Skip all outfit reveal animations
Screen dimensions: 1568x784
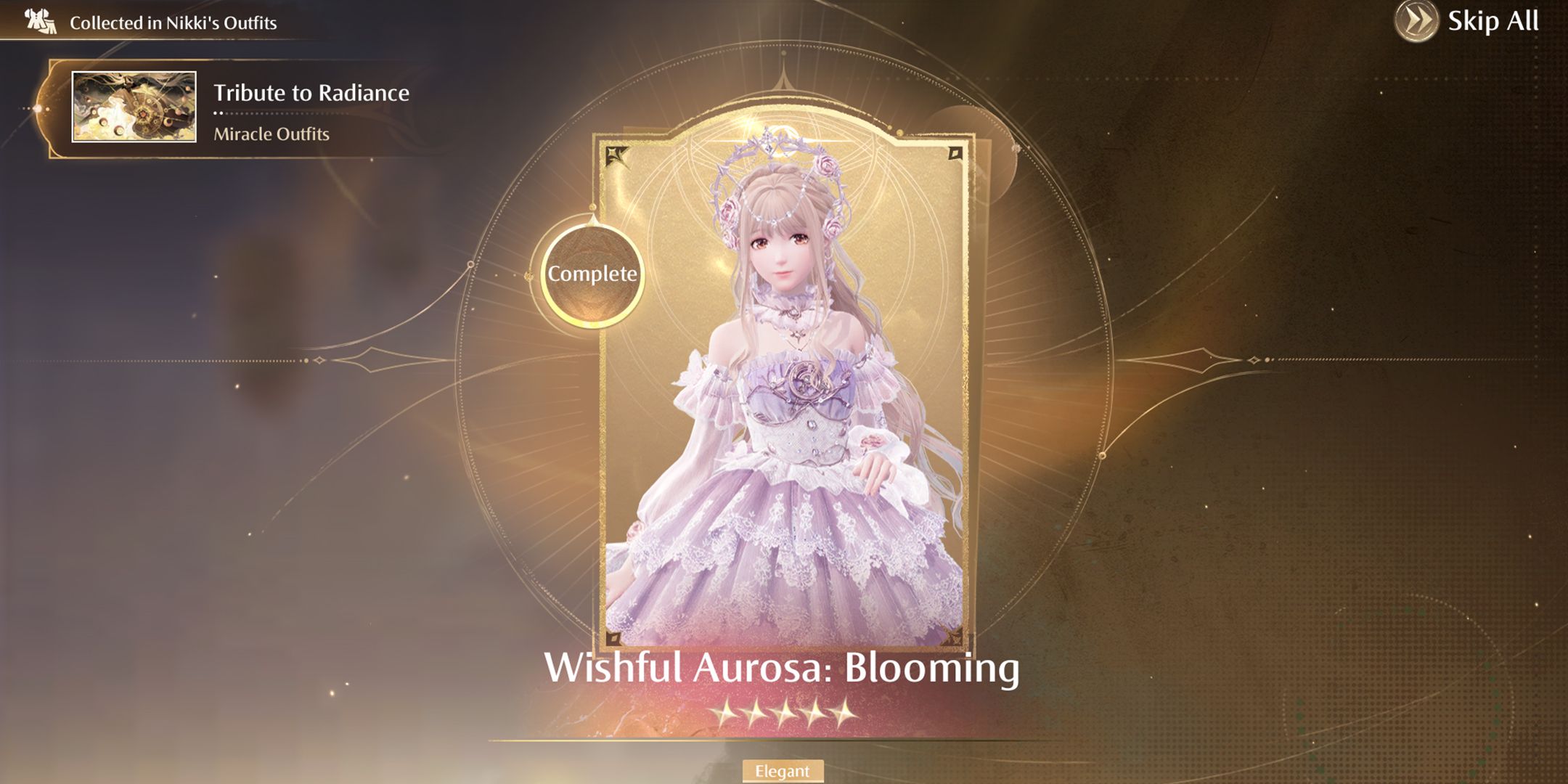pyautogui.click(x=1468, y=22)
